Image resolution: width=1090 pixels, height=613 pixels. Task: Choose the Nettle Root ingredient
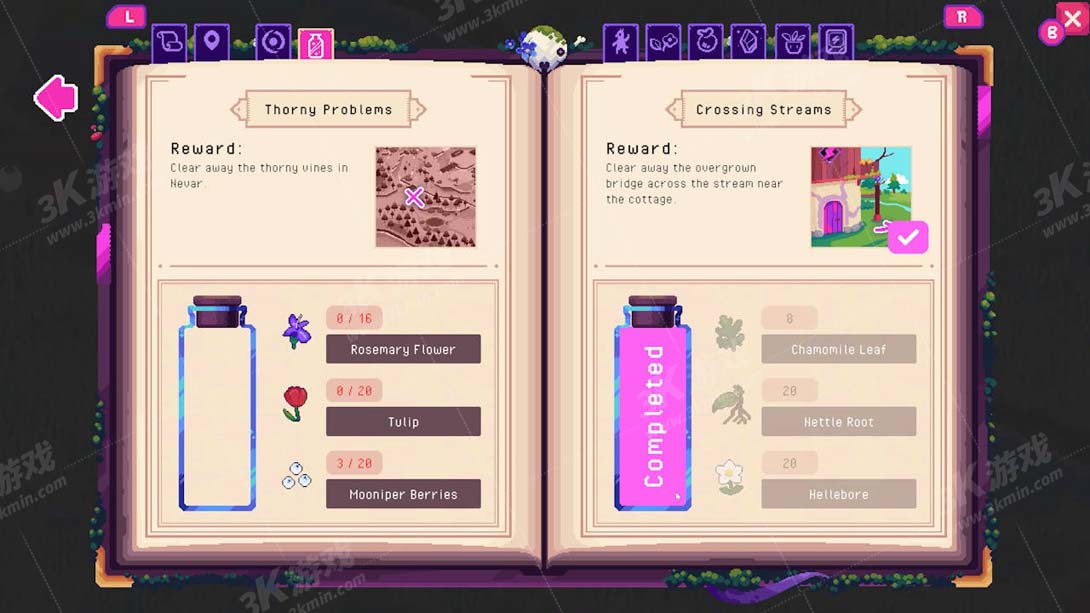pyautogui.click(x=838, y=421)
